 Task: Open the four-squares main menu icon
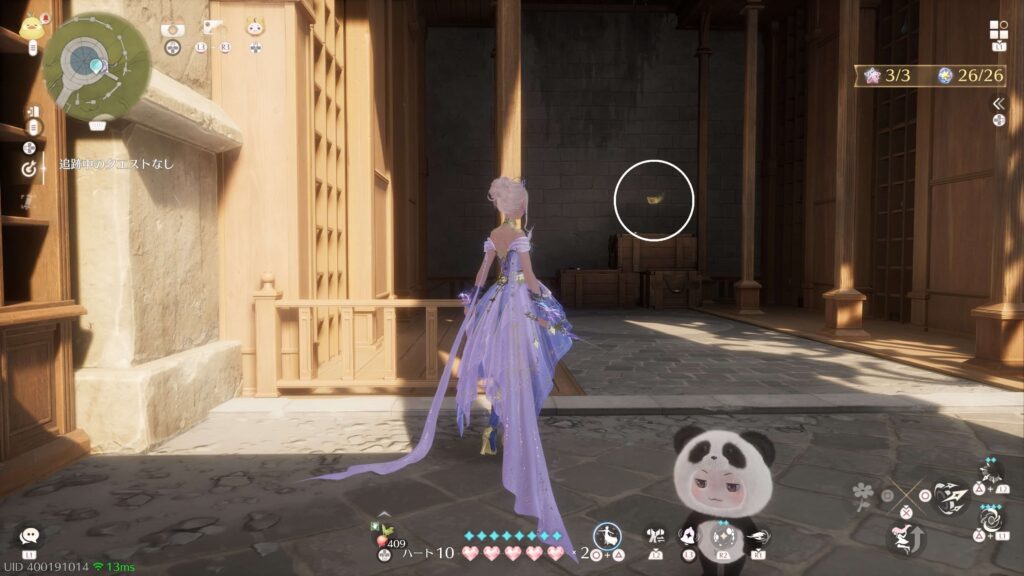[998, 29]
